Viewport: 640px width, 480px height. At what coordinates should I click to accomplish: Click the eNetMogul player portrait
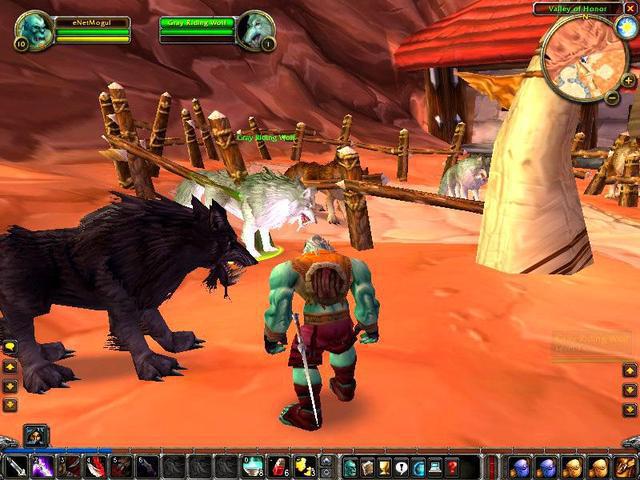click(31, 29)
